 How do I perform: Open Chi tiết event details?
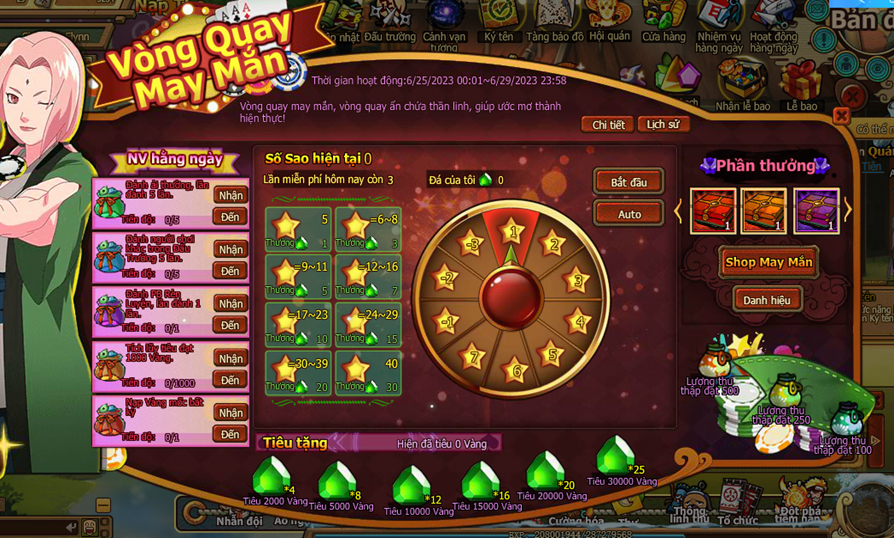point(608,124)
